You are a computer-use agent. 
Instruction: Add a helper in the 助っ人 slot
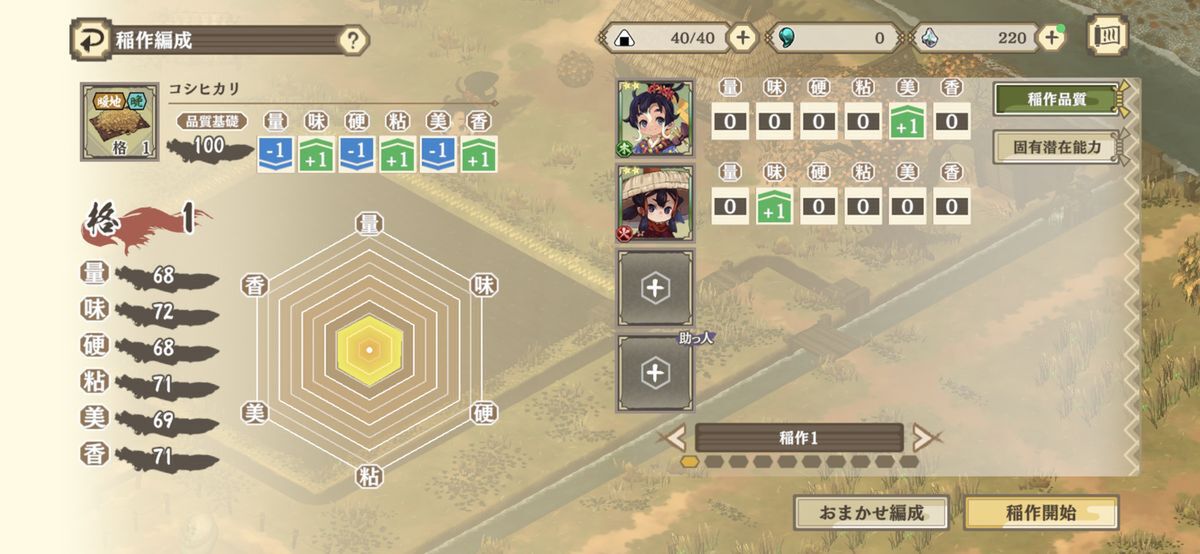point(655,373)
